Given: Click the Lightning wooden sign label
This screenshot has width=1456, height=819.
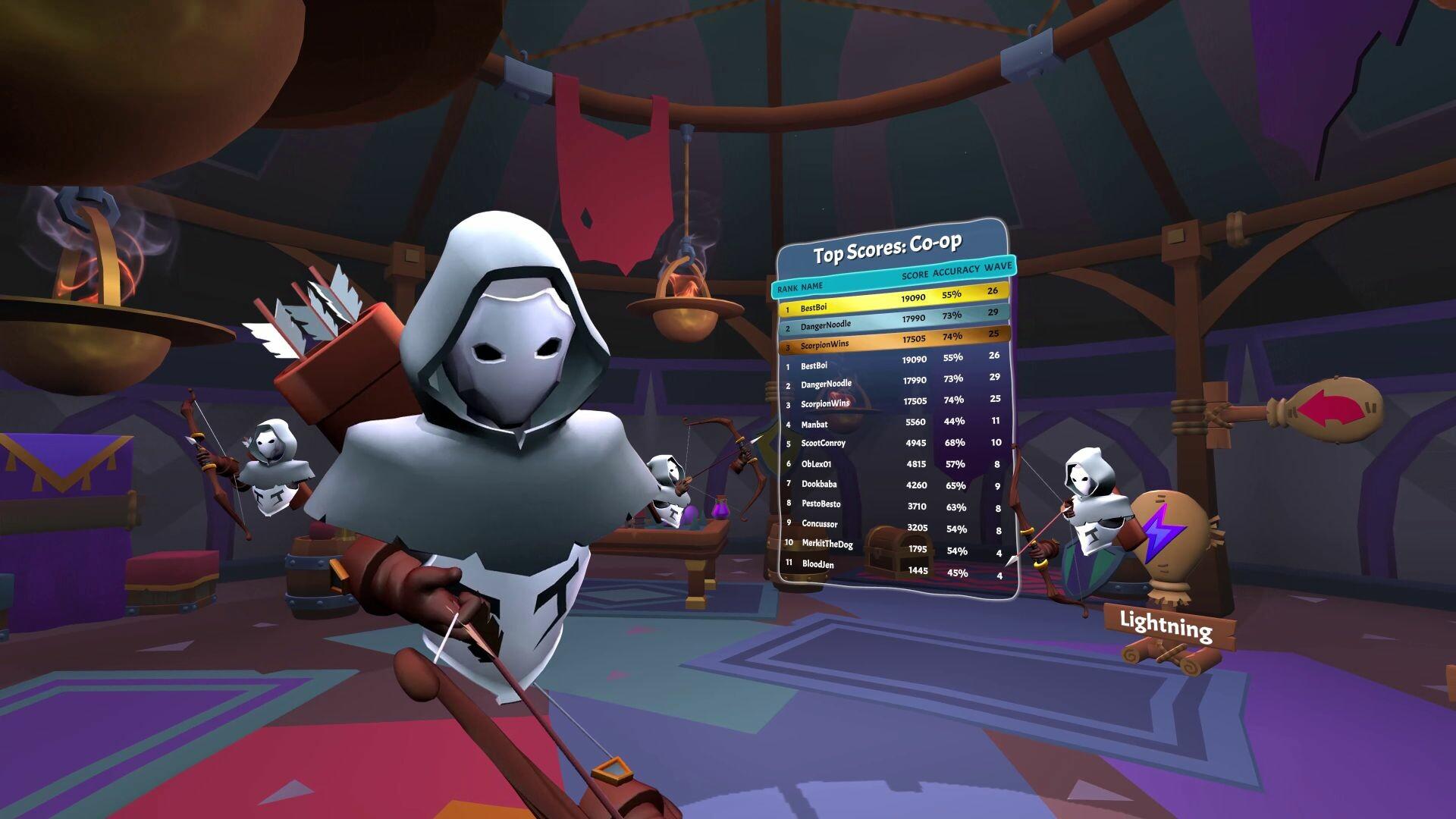Looking at the screenshot, I should (x=1166, y=626).
